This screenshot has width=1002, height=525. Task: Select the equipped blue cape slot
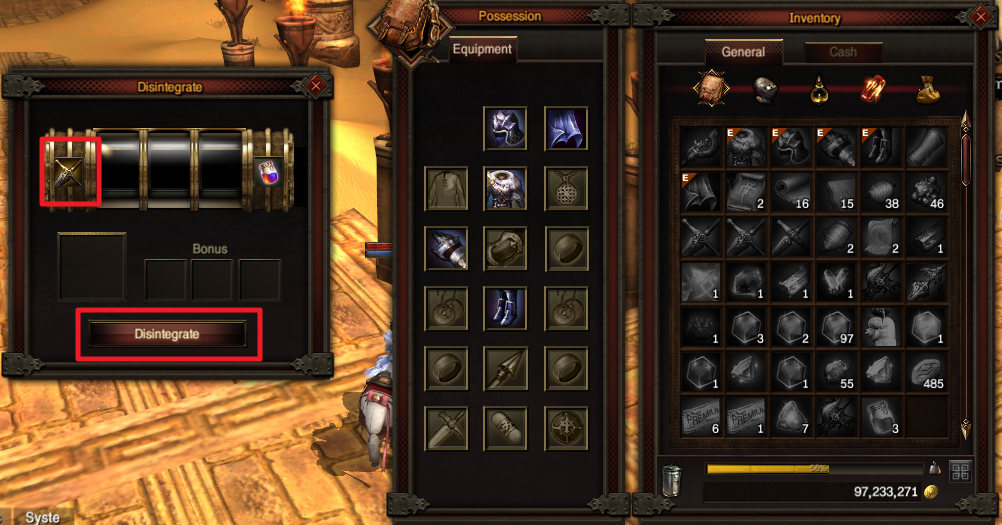566,128
